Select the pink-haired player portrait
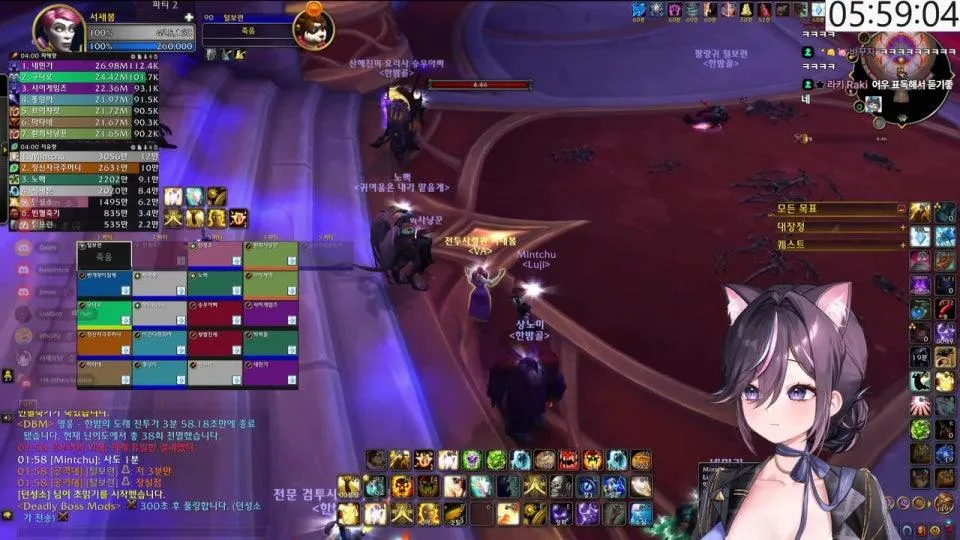This screenshot has width=960, height=540. (x=58, y=30)
